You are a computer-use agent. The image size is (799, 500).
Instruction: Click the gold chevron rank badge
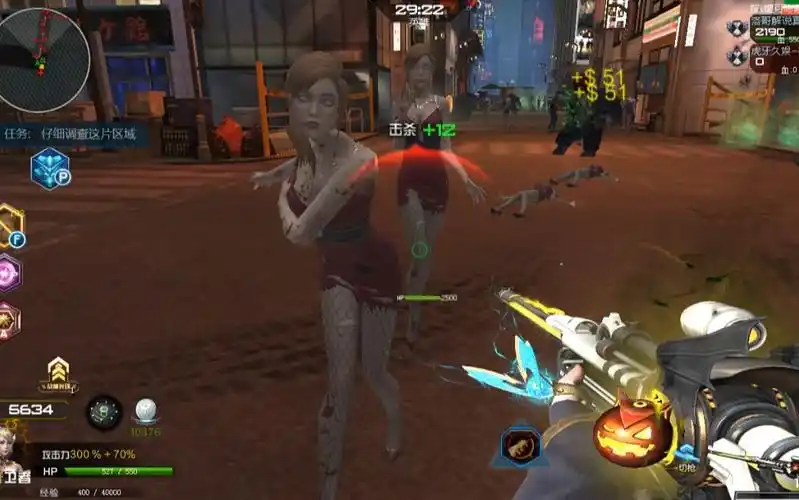click(59, 368)
